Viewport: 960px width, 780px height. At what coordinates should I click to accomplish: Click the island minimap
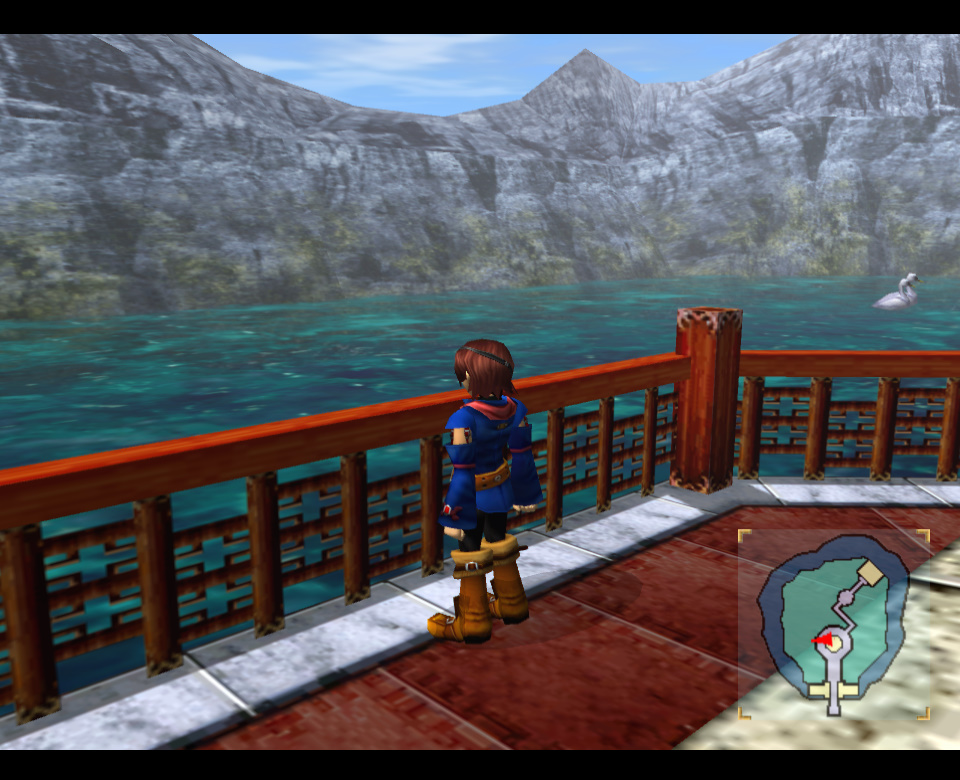[834, 624]
